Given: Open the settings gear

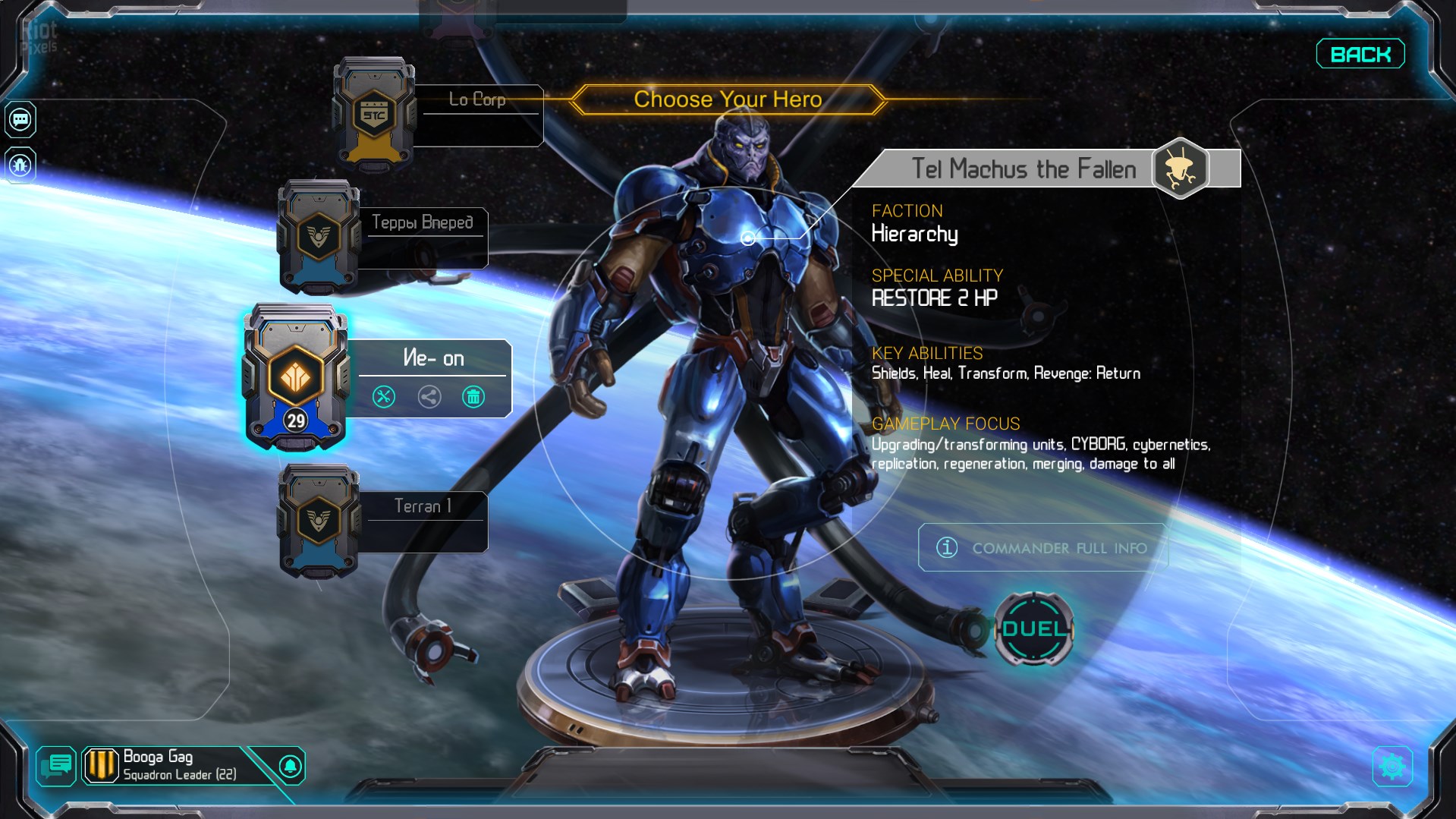Looking at the screenshot, I should coord(1392,767).
